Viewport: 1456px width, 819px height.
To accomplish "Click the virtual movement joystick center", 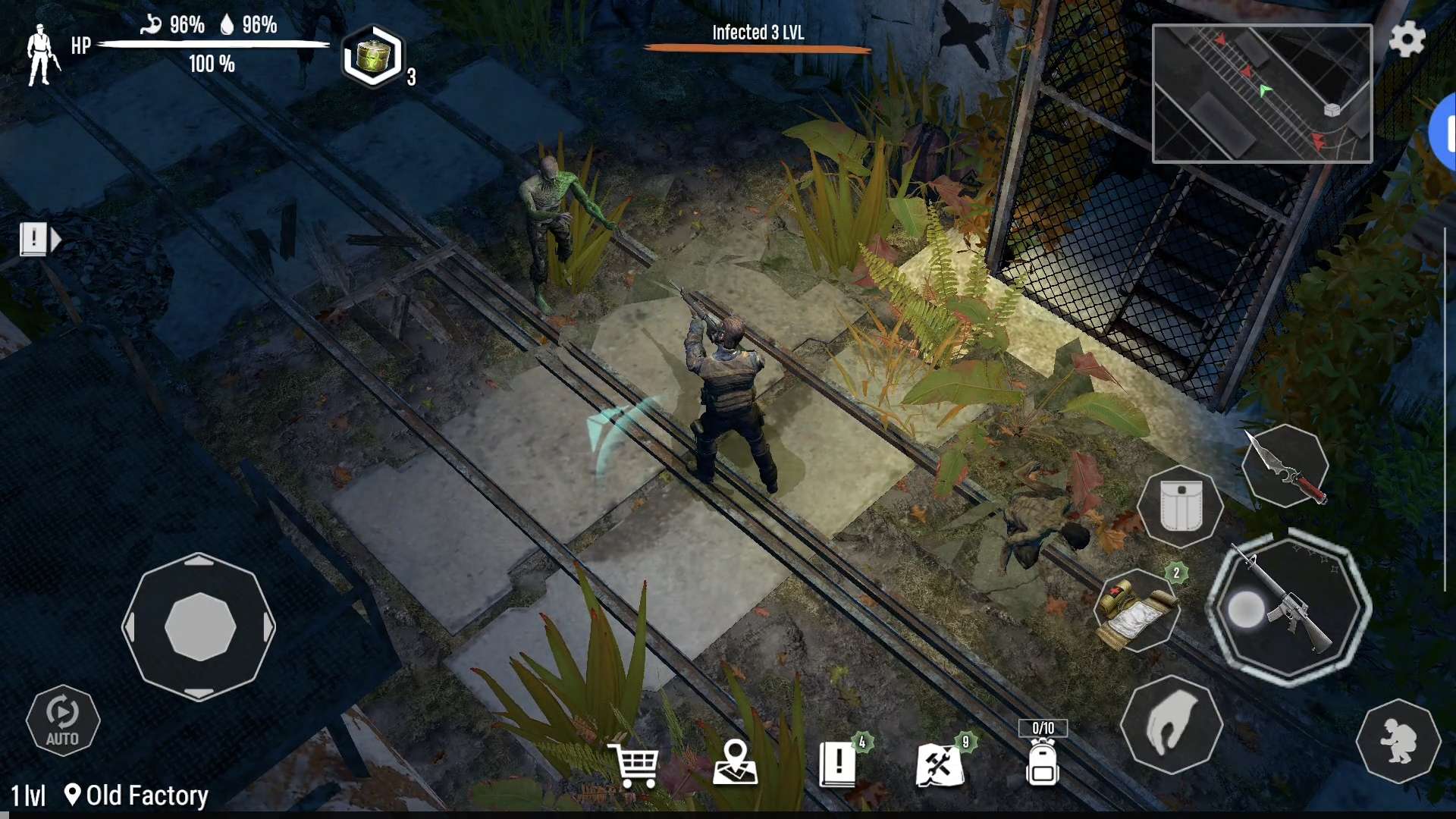I will (199, 627).
